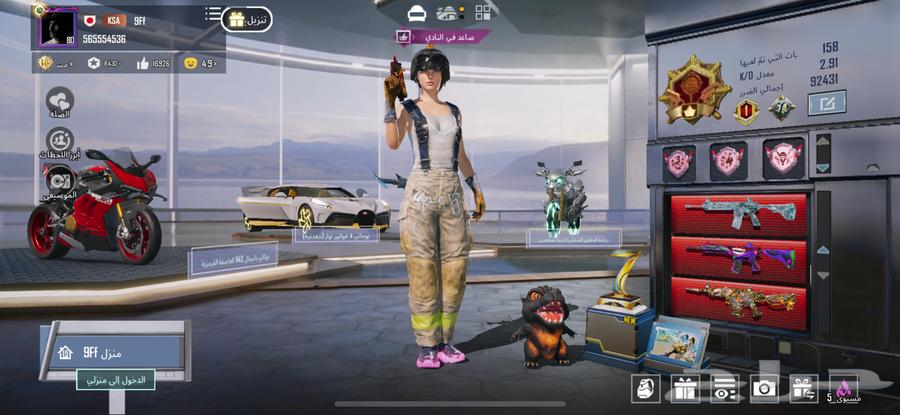Screen dimensions: 900x415
Task: Open the four-squares grid view icon
Action: coord(483,13)
